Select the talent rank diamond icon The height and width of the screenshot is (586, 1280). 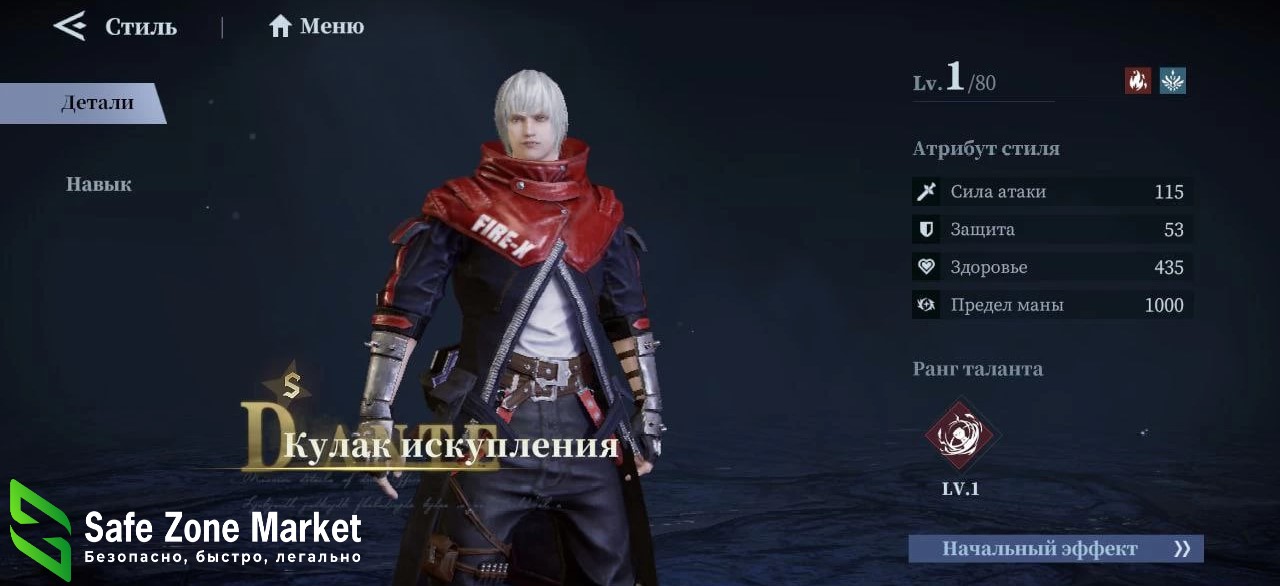(960, 435)
